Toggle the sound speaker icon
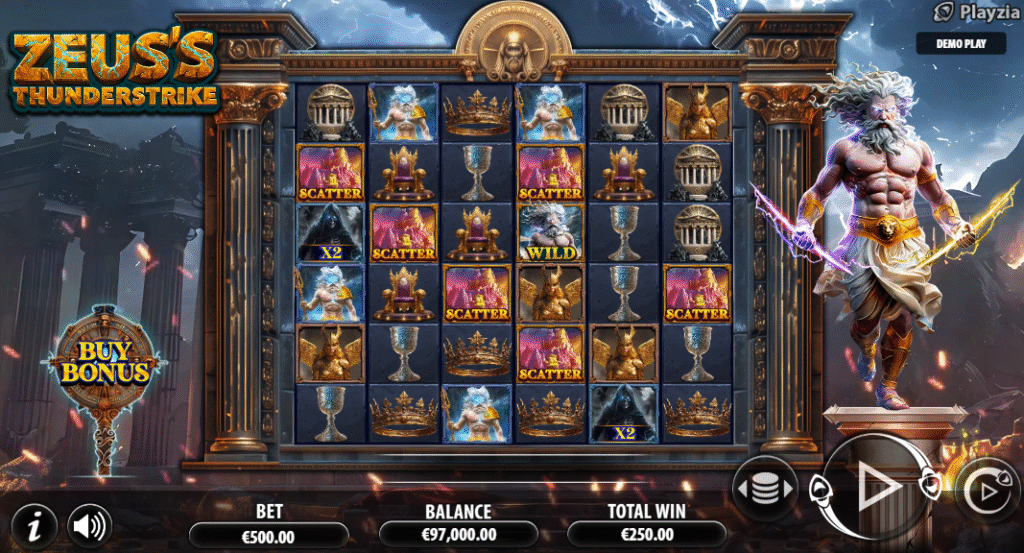 pos(89,522)
